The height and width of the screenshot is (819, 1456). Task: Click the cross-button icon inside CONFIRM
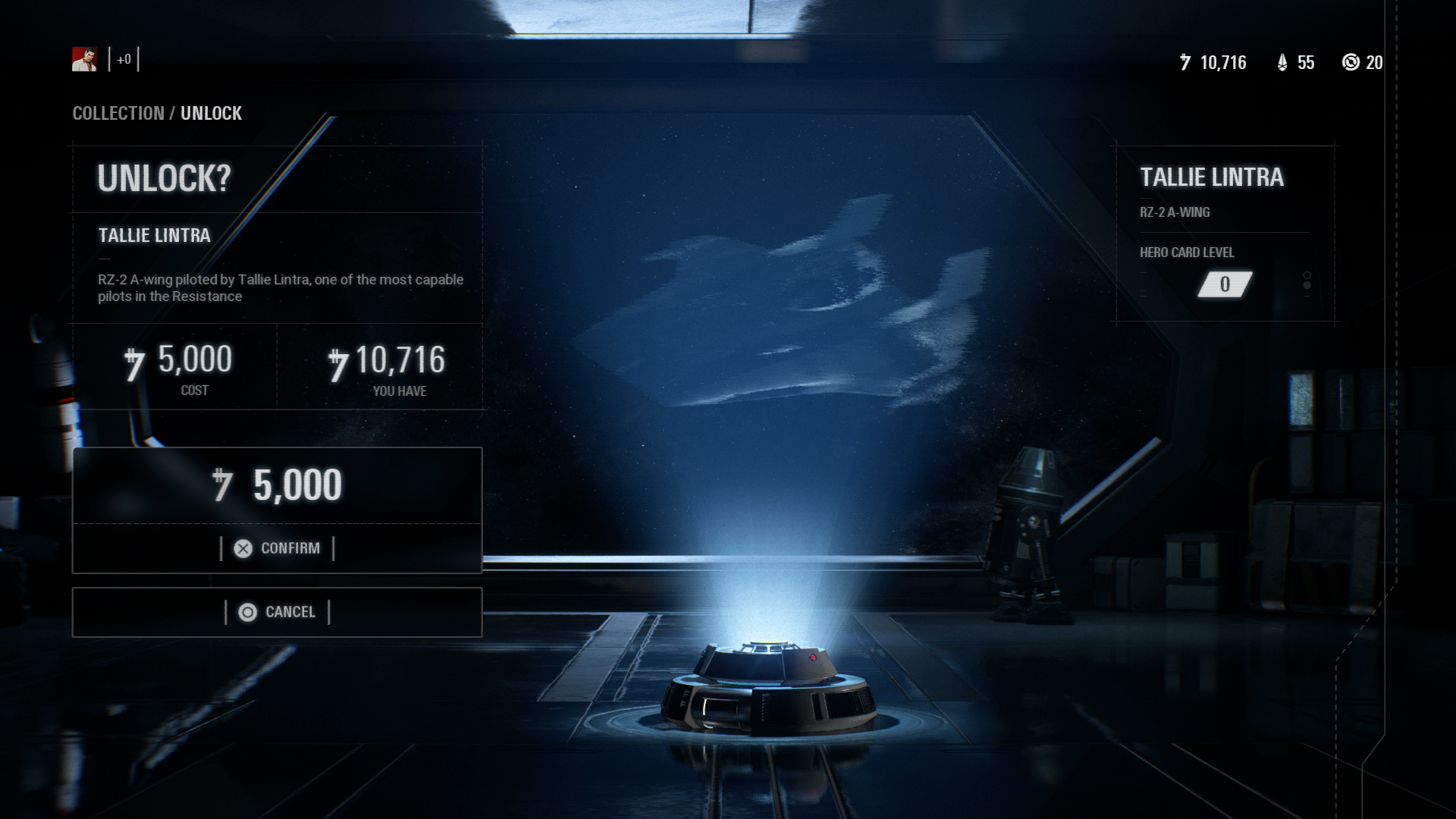pos(243,548)
